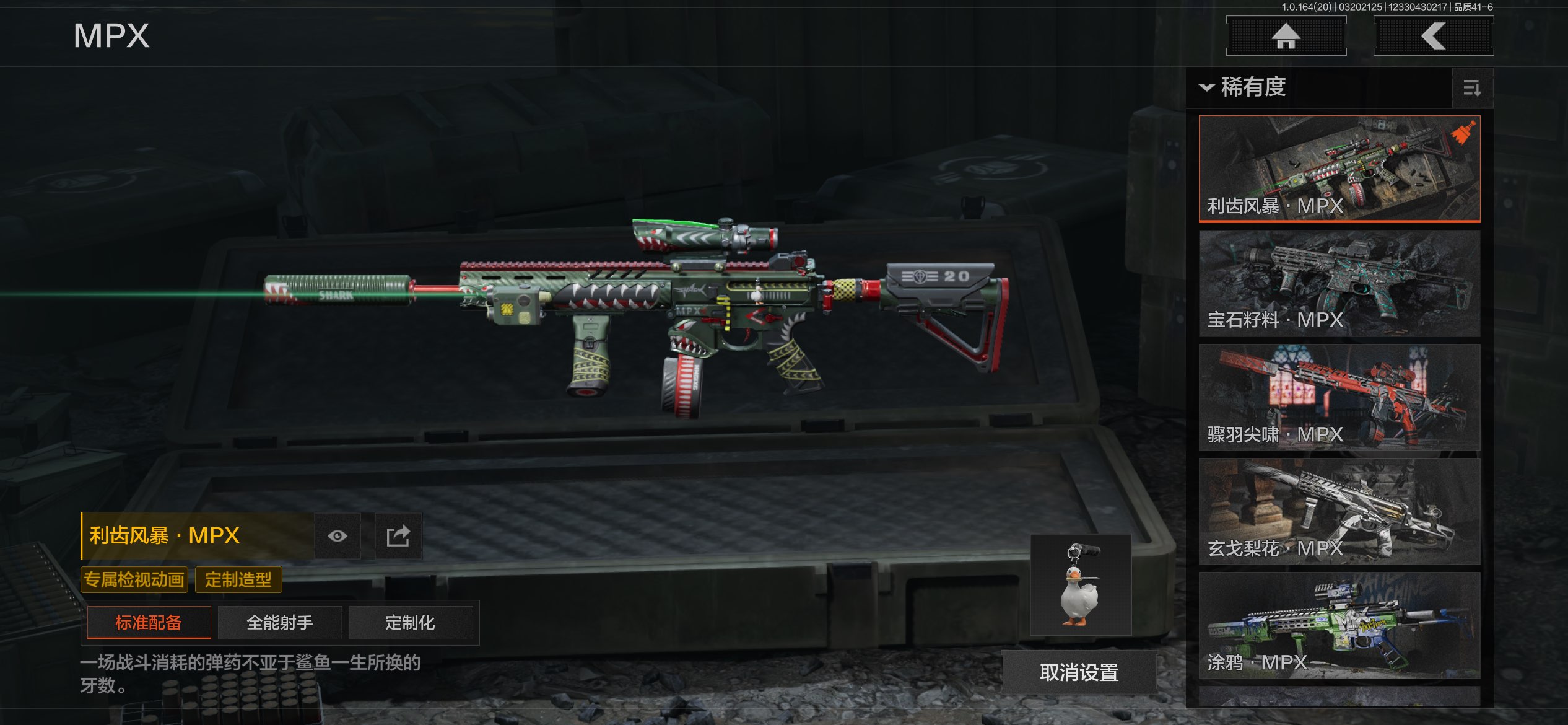The image size is (1568, 725).
Task: Click the back arrow button
Action: [1433, 36]
